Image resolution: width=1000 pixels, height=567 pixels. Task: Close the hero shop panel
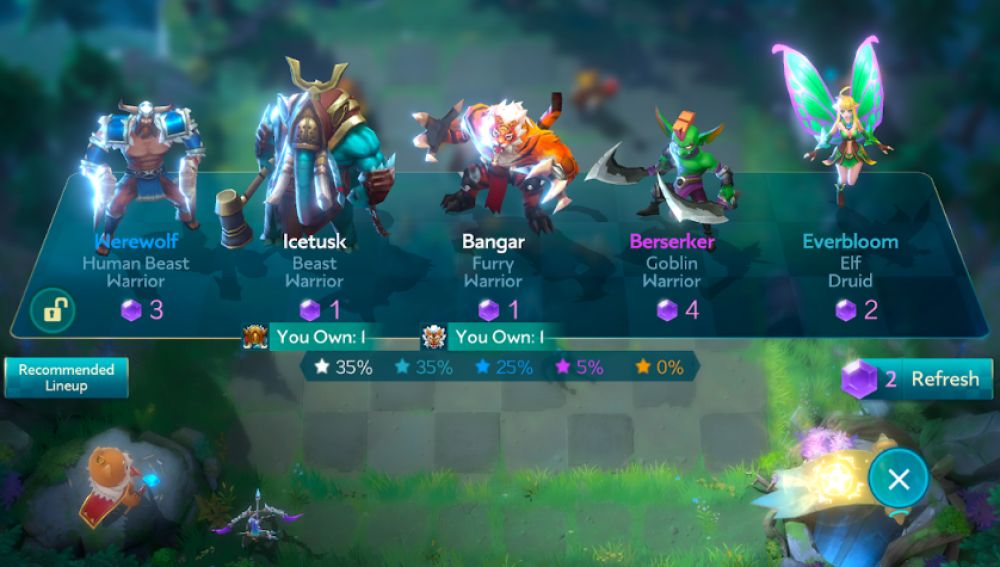[x=898, y=479]
